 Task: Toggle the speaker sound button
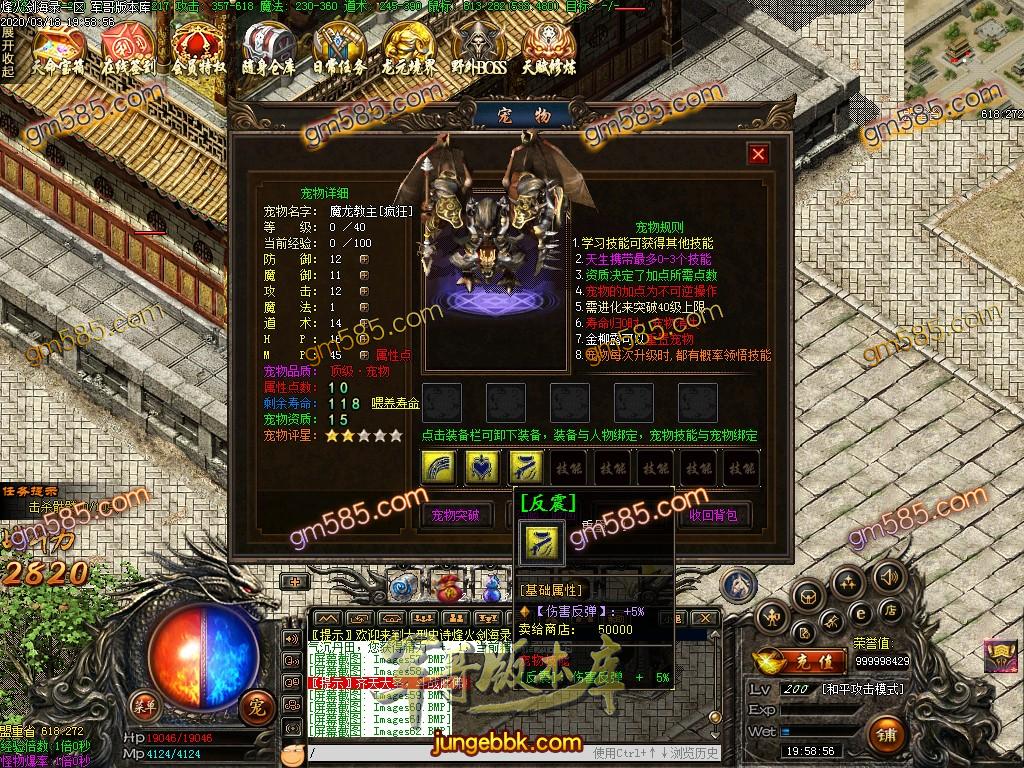(x=887, y=577)
